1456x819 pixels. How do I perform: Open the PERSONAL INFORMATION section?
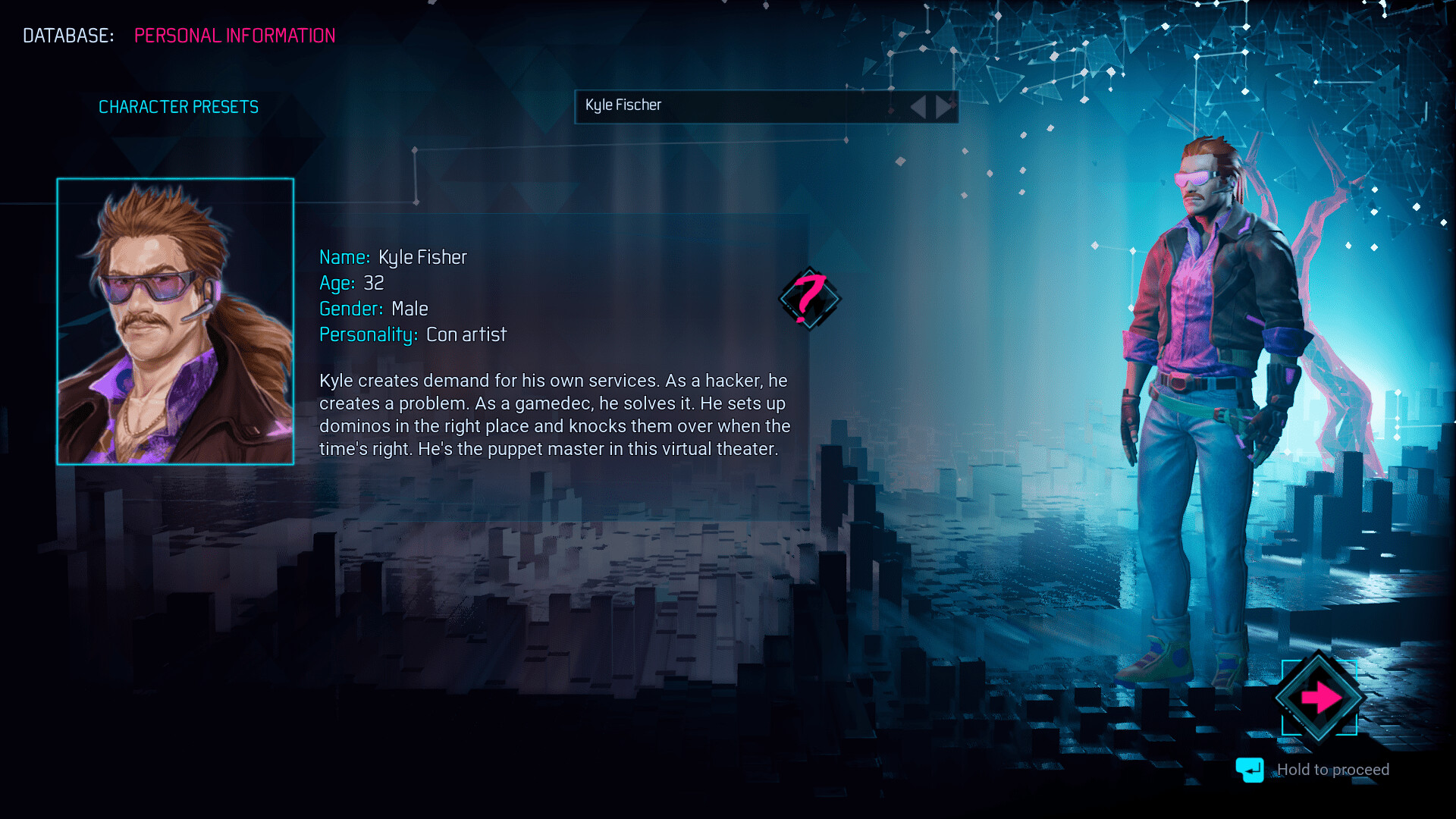[x=234, y=35]
